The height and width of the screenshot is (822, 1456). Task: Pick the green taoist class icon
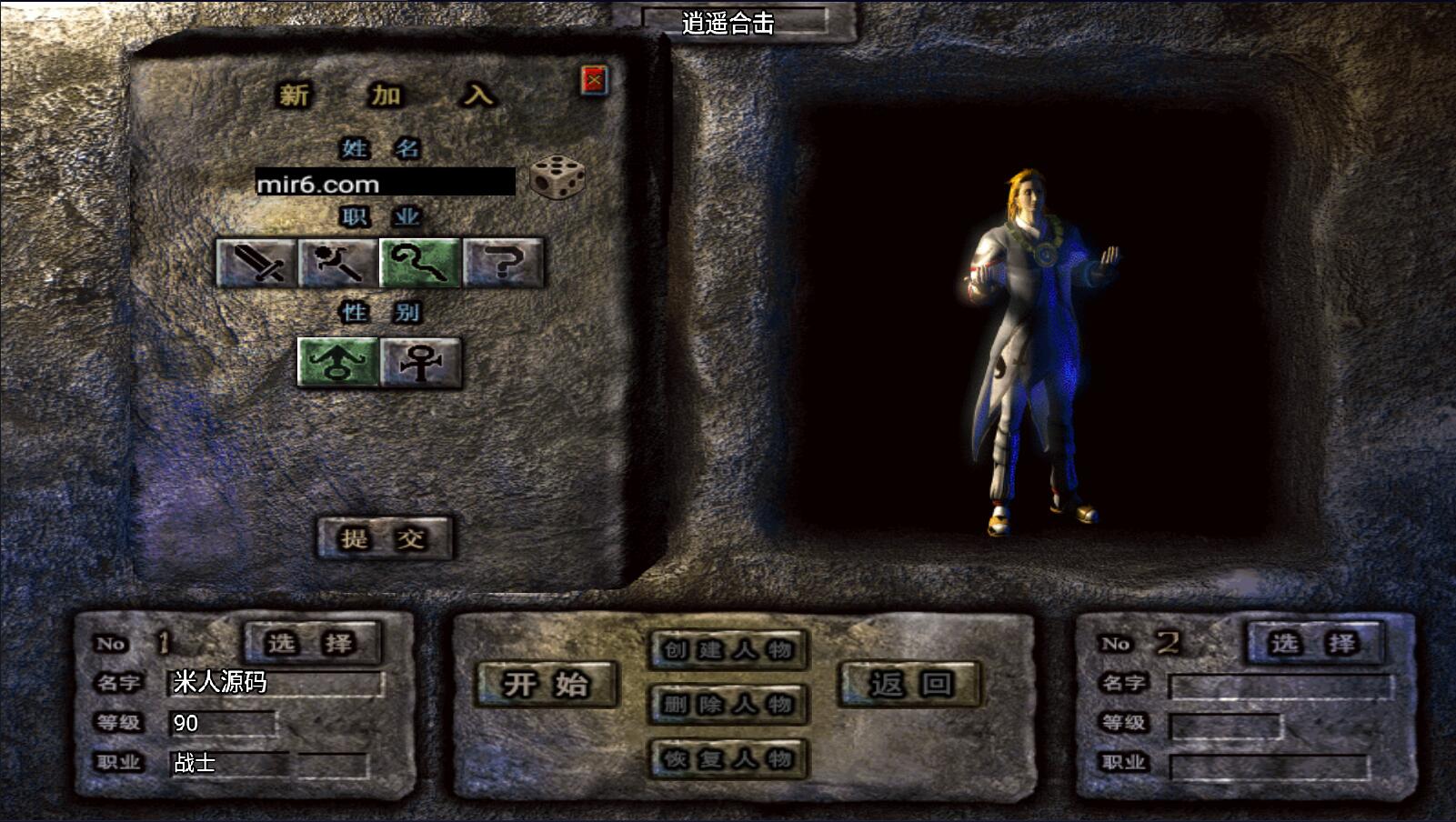tap(420, 263)
